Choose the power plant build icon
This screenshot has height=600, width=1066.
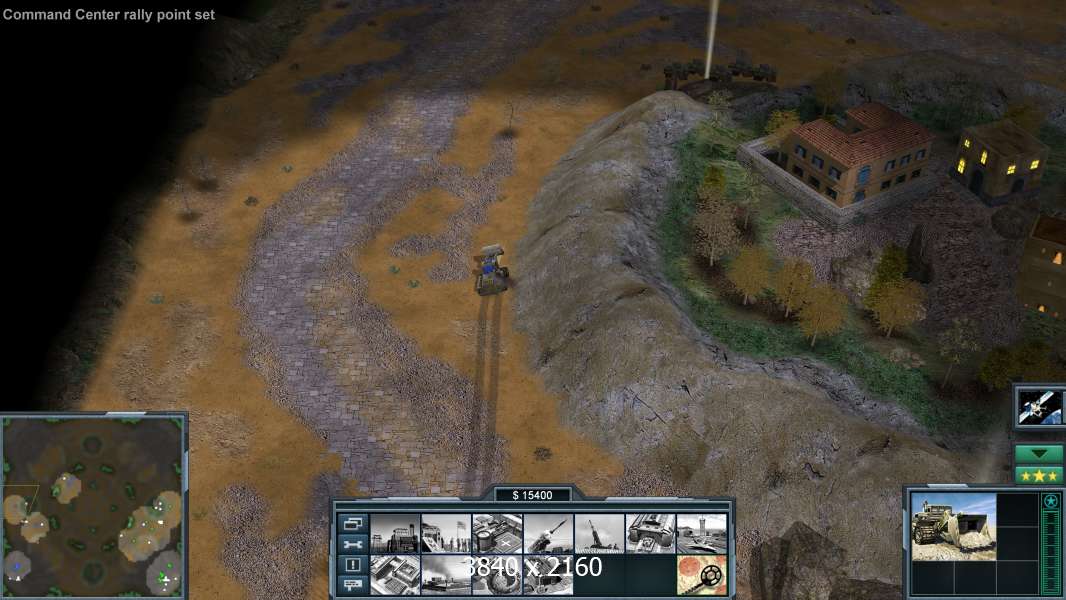pyautogui.click(x=394, y=534)
